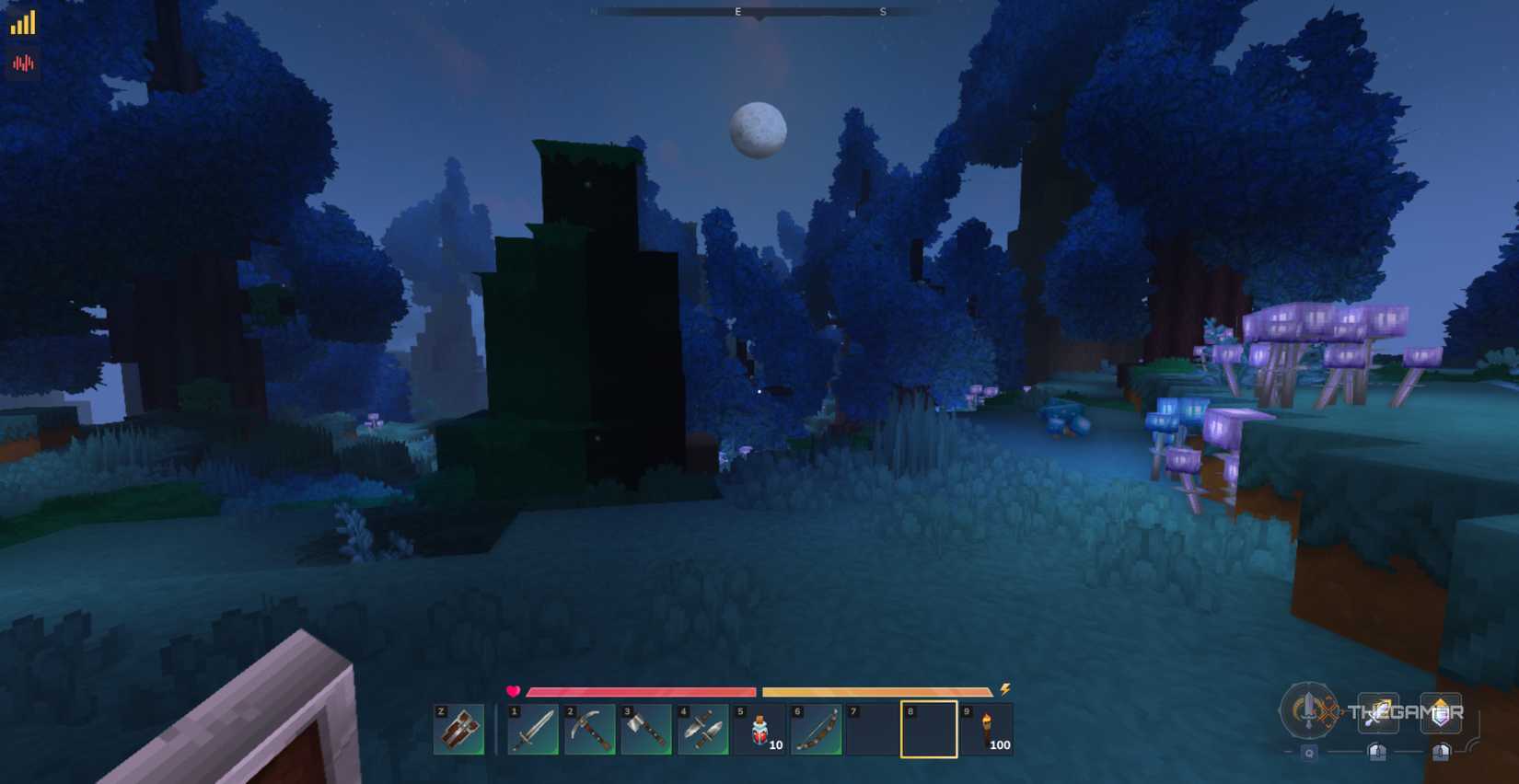Image resolution: width=1519 pixels, height=784 pixels.
Task: Expand the shield defense skill node
Action: click(1441, 712)
